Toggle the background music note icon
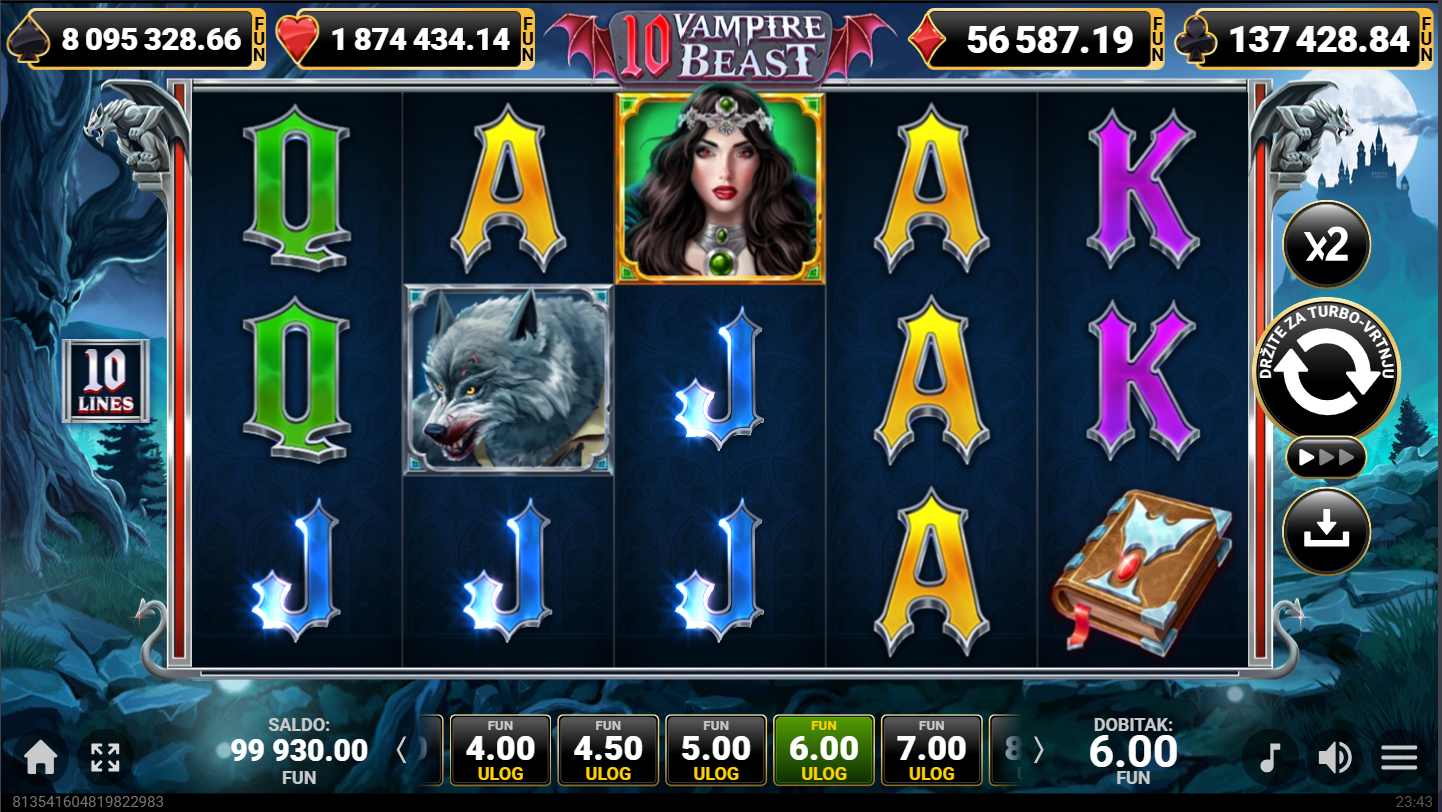This screenshot has height=812, width=1442. (x=1270, y=758)
